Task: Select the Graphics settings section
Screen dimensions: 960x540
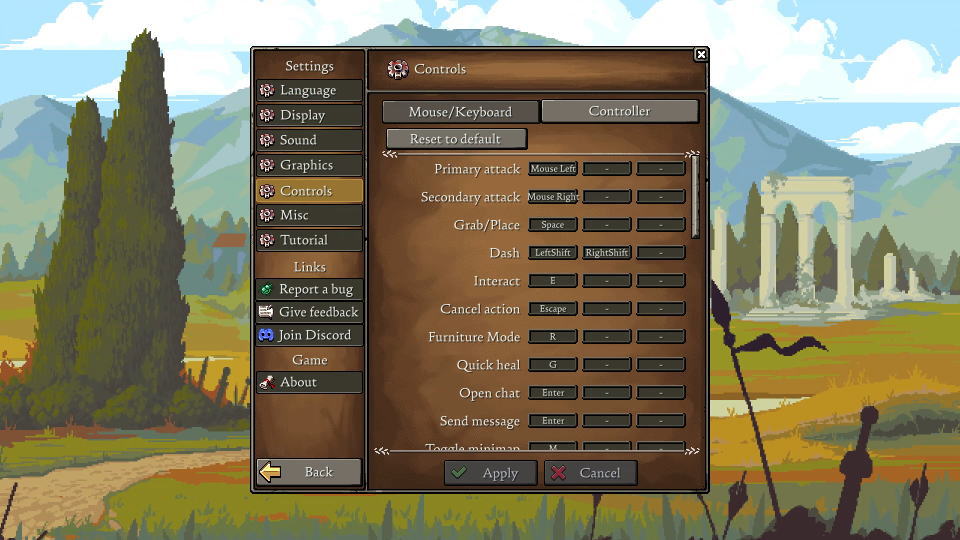Action: (308, 165)
